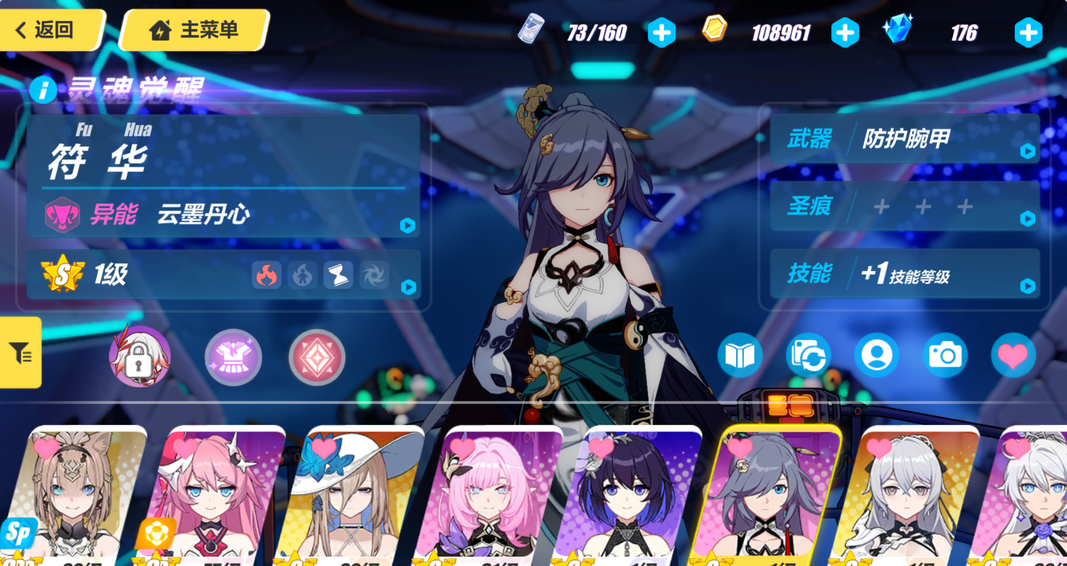Open the yellow filter tab
The image size is (1067, 566).
[x=20, y=352]
